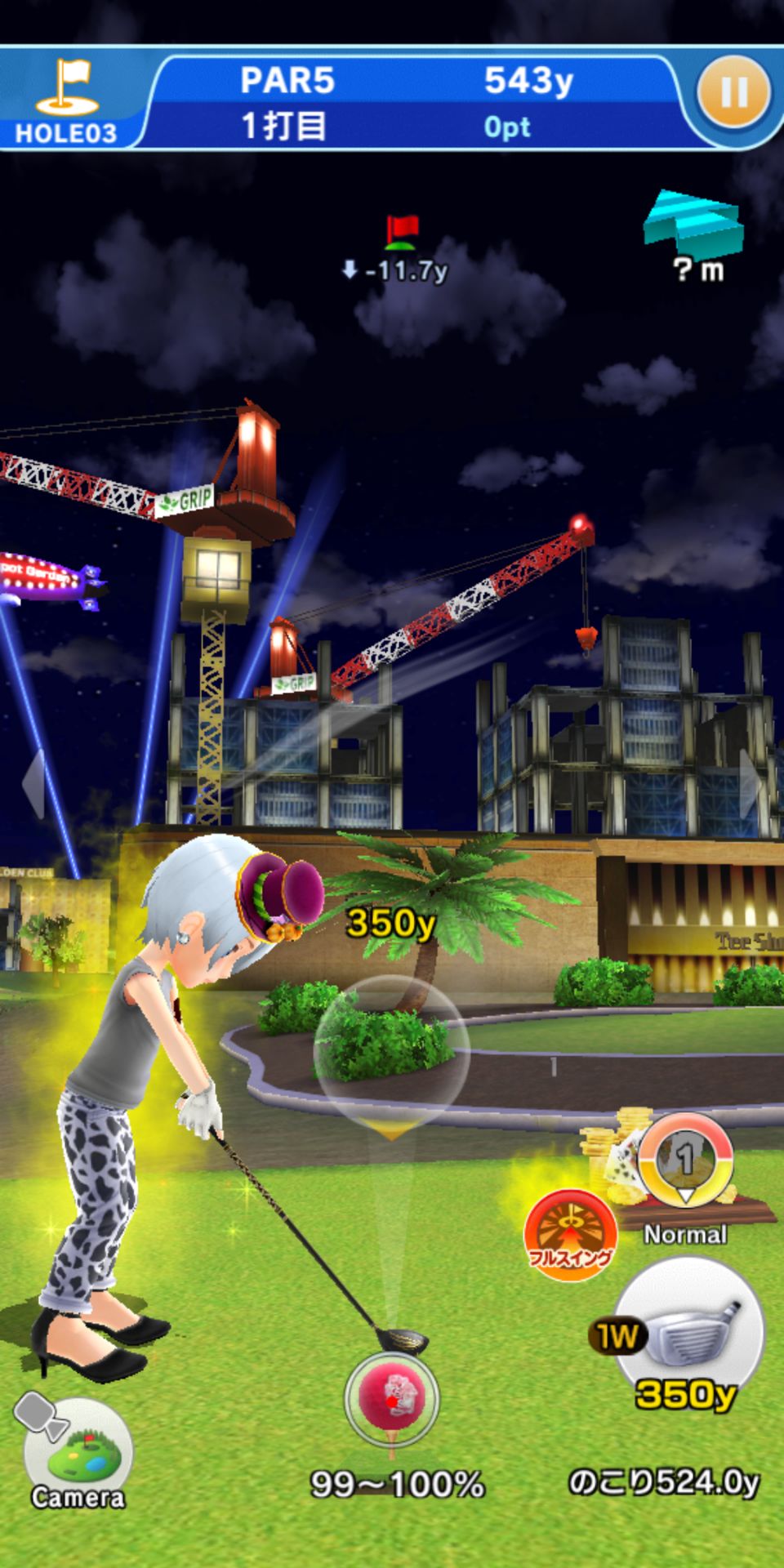Tap the pink ball impact point selector
The width and height of the screenshot is (784, 1568).
point(392,1398)
